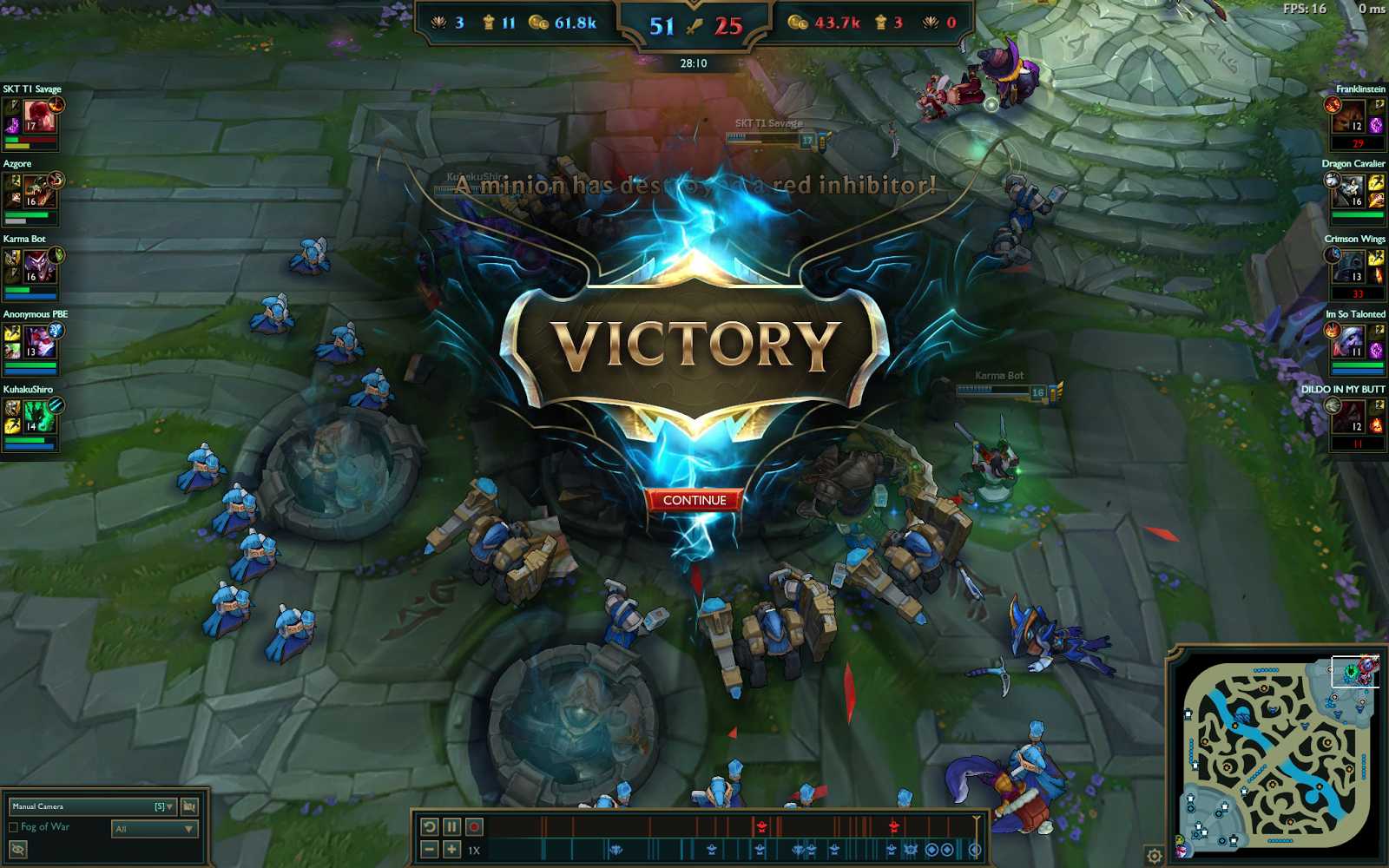Select Dragon Cavalier's champion portrait
Viewport: 1389px width, 868px height.
(x=1348, y=191)
